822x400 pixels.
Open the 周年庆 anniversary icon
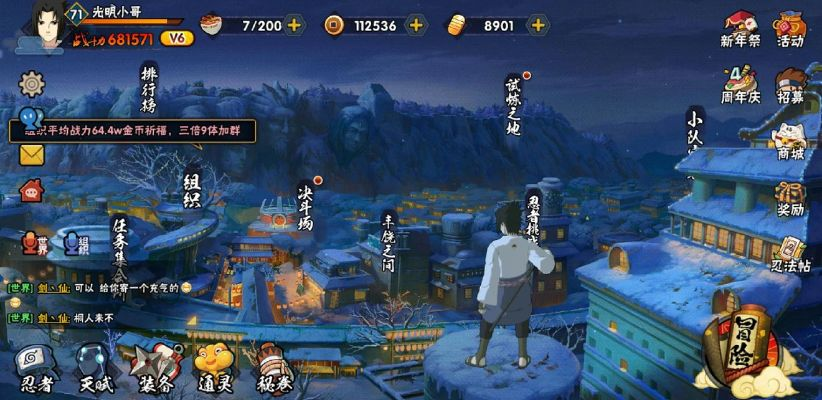point(740,83)
